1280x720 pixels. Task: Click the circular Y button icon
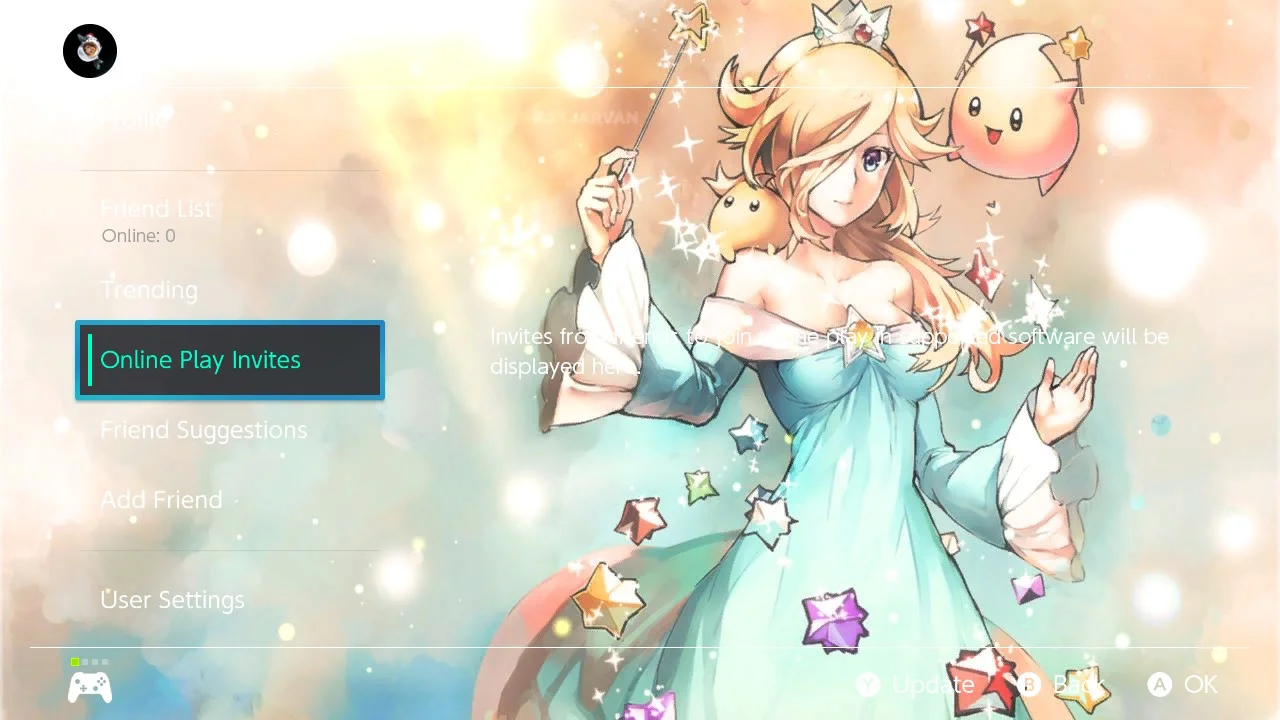869,685
